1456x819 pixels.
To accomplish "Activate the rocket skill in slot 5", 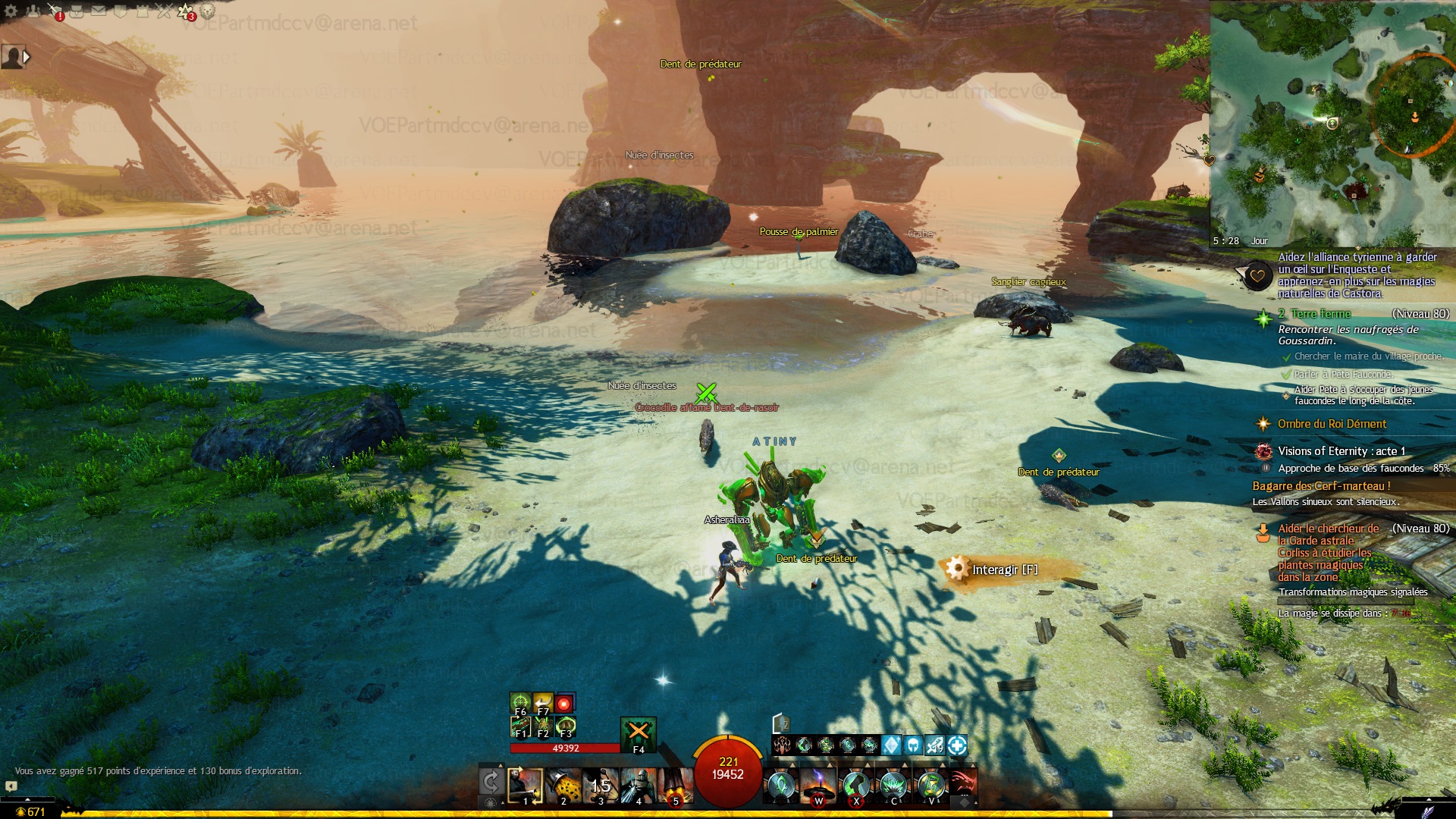I will point(676,786).
